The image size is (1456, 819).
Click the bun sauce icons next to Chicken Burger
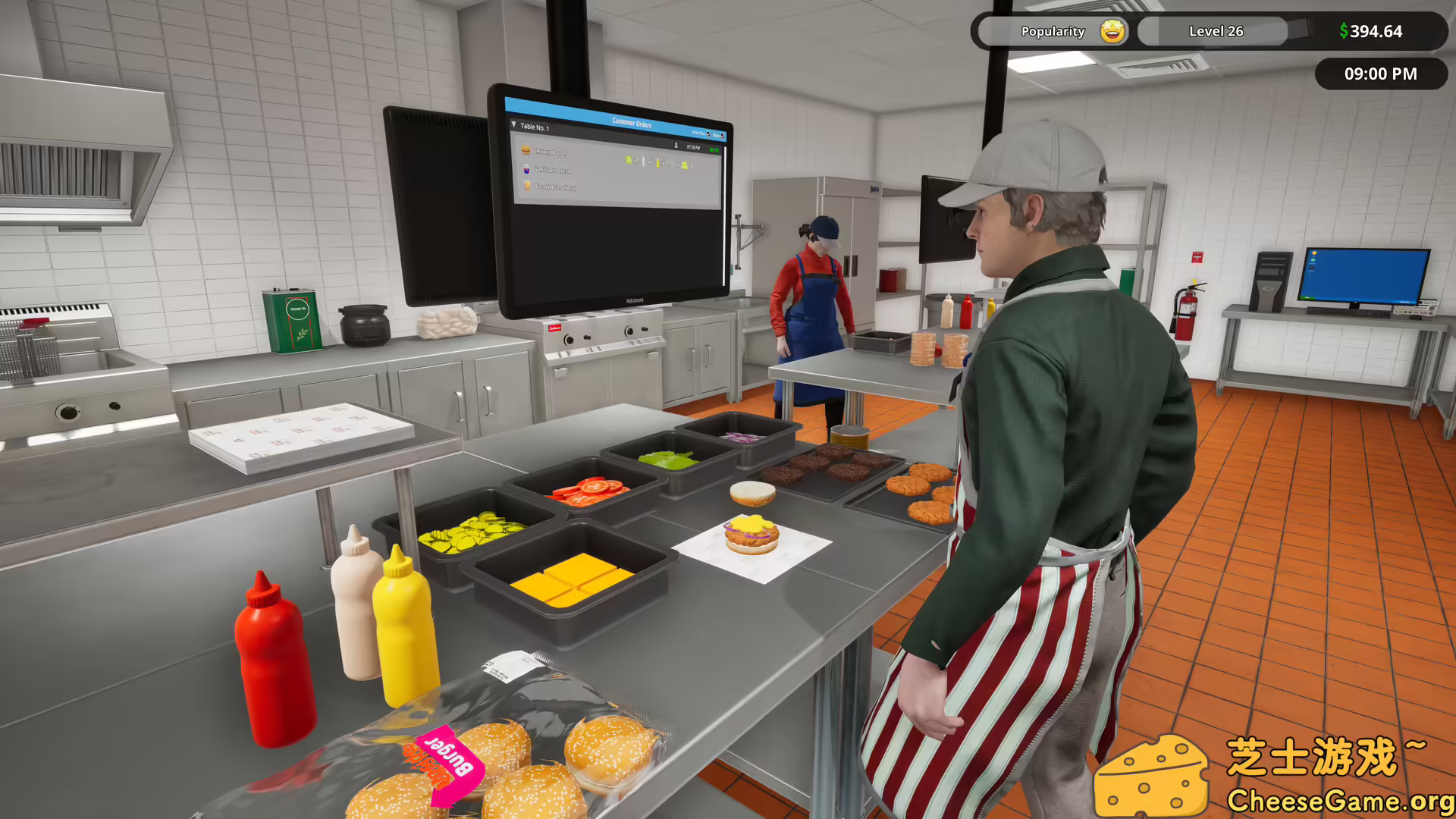click(660, 163)
